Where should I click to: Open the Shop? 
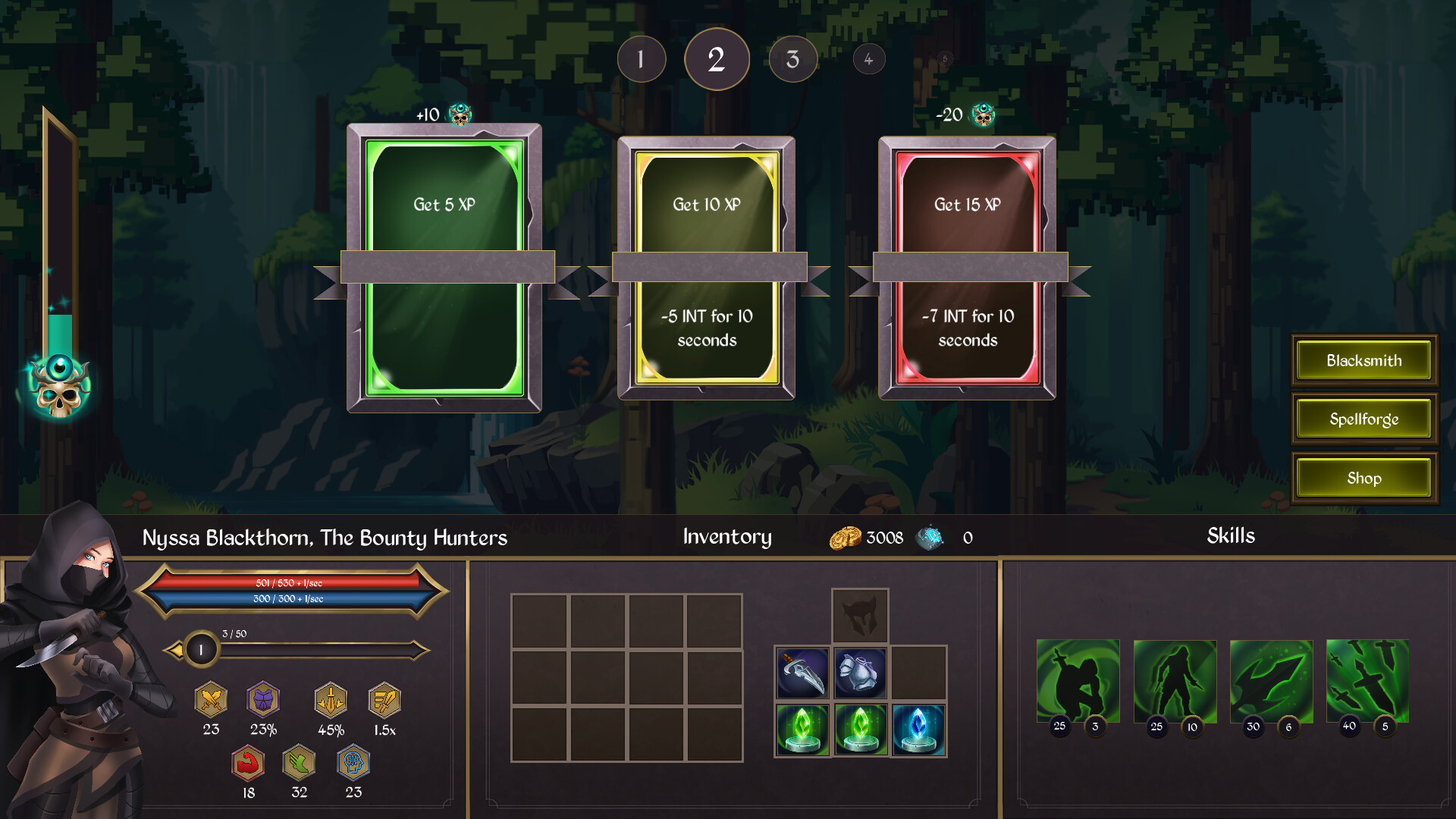pyautogui.click(x=1363, y=478)
